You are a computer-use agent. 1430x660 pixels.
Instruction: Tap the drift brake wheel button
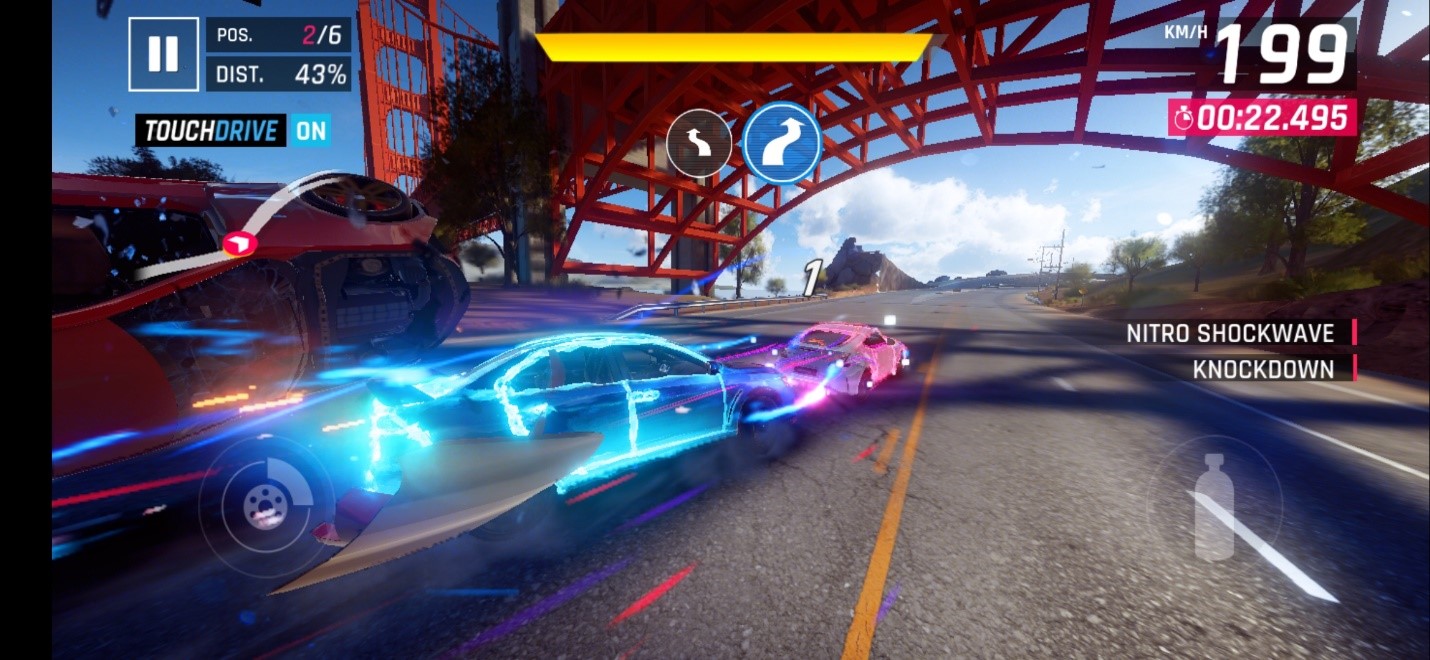click(265, 506)
